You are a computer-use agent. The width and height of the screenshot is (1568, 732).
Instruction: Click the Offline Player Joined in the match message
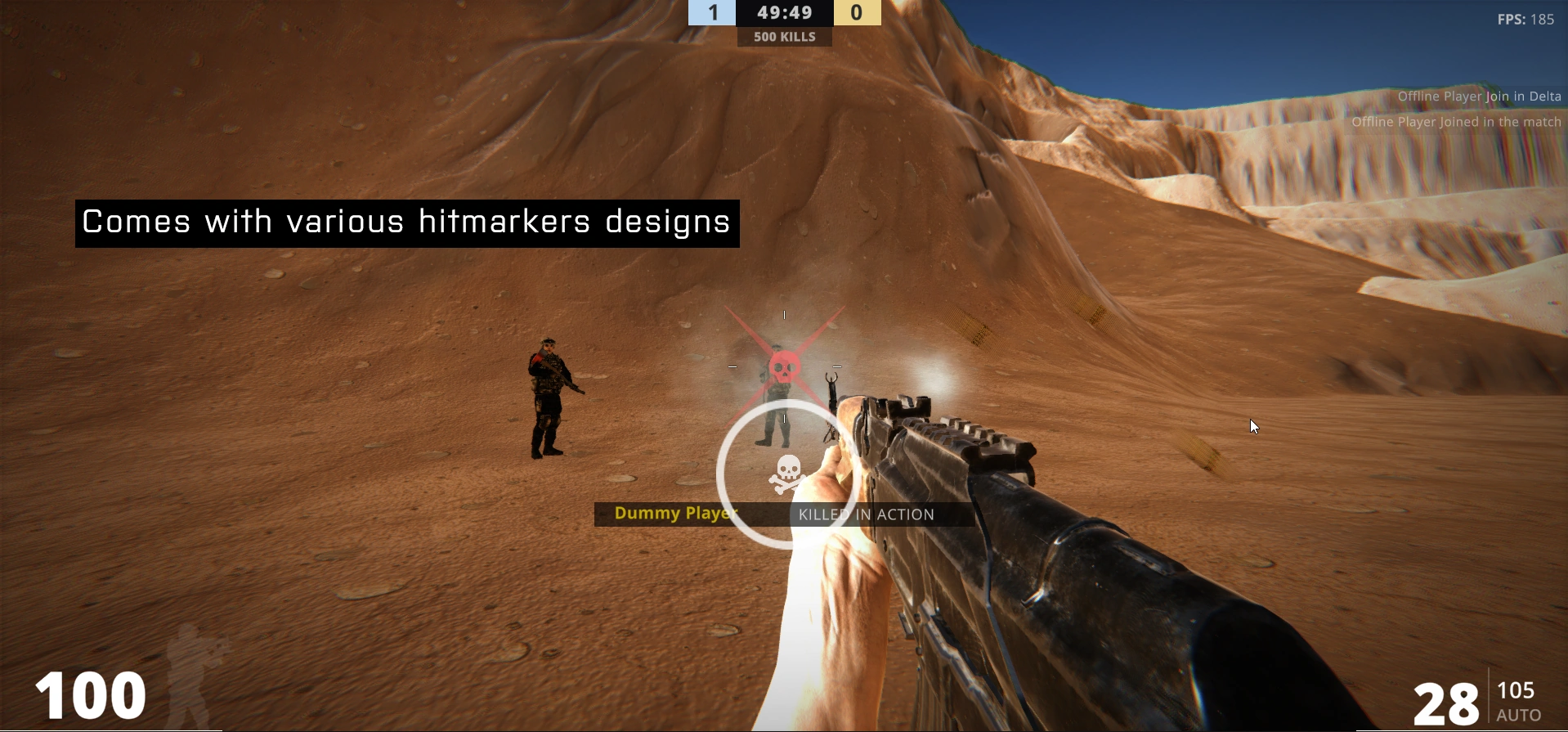point(1457,121)
